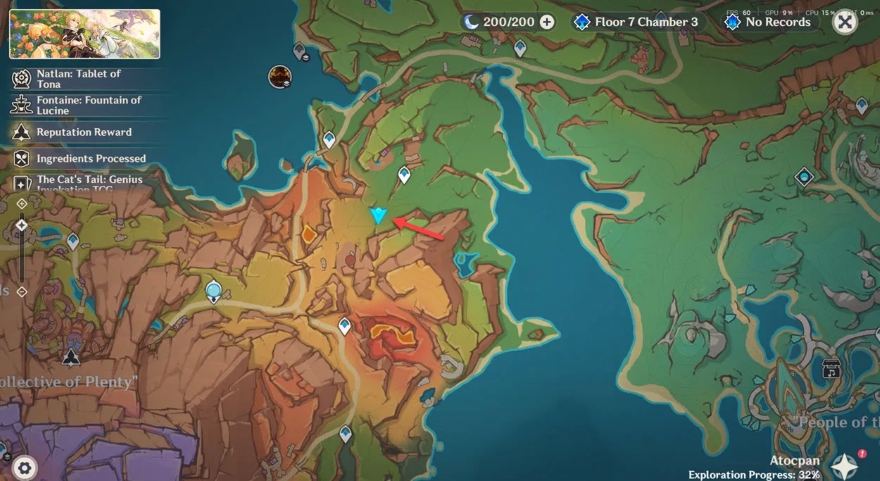Open the event banner thumbnail
This screenshot has height=481, width=880.
[85, 34]
